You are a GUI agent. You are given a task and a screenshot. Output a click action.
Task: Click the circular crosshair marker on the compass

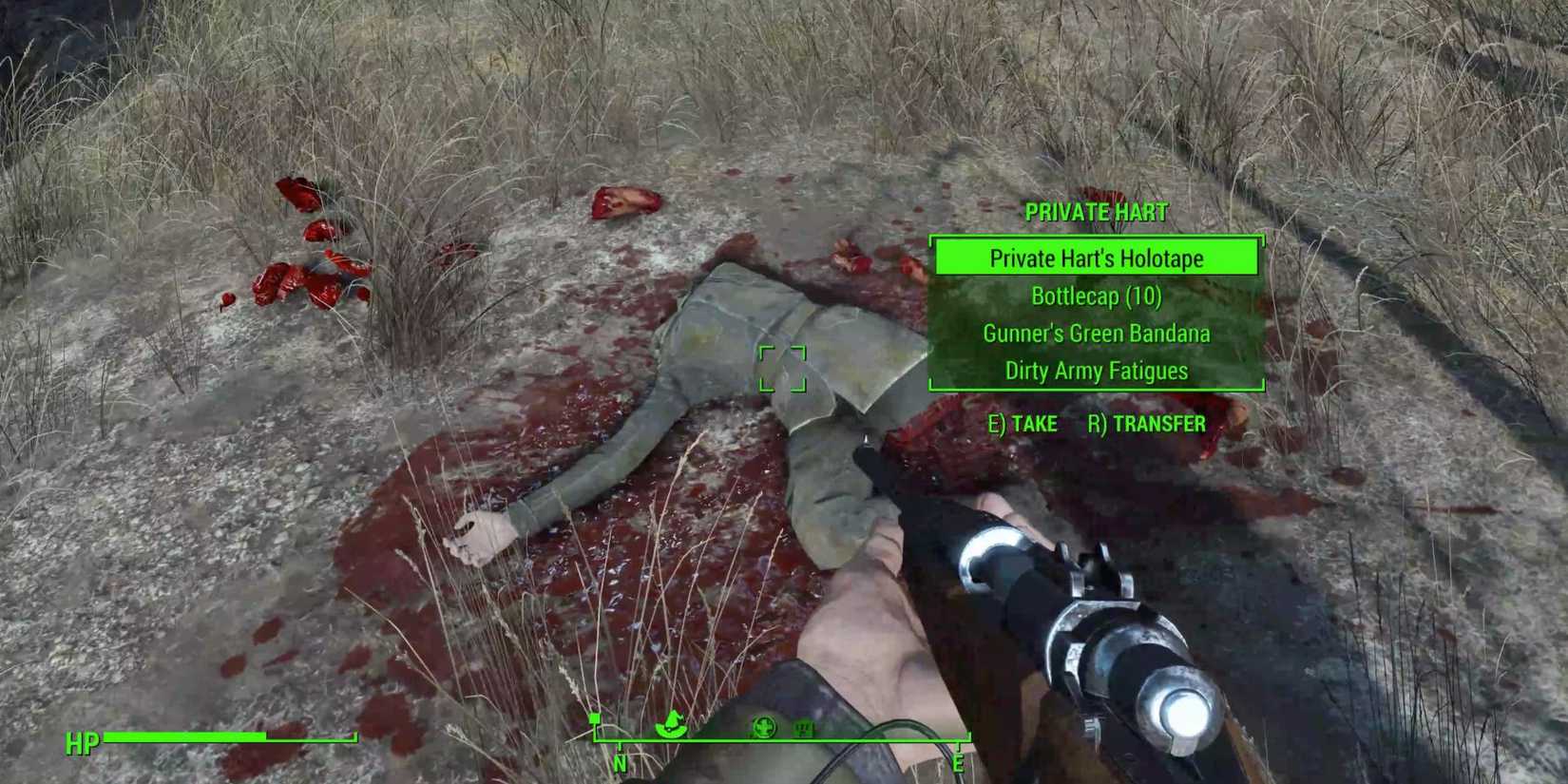point(765,727)
